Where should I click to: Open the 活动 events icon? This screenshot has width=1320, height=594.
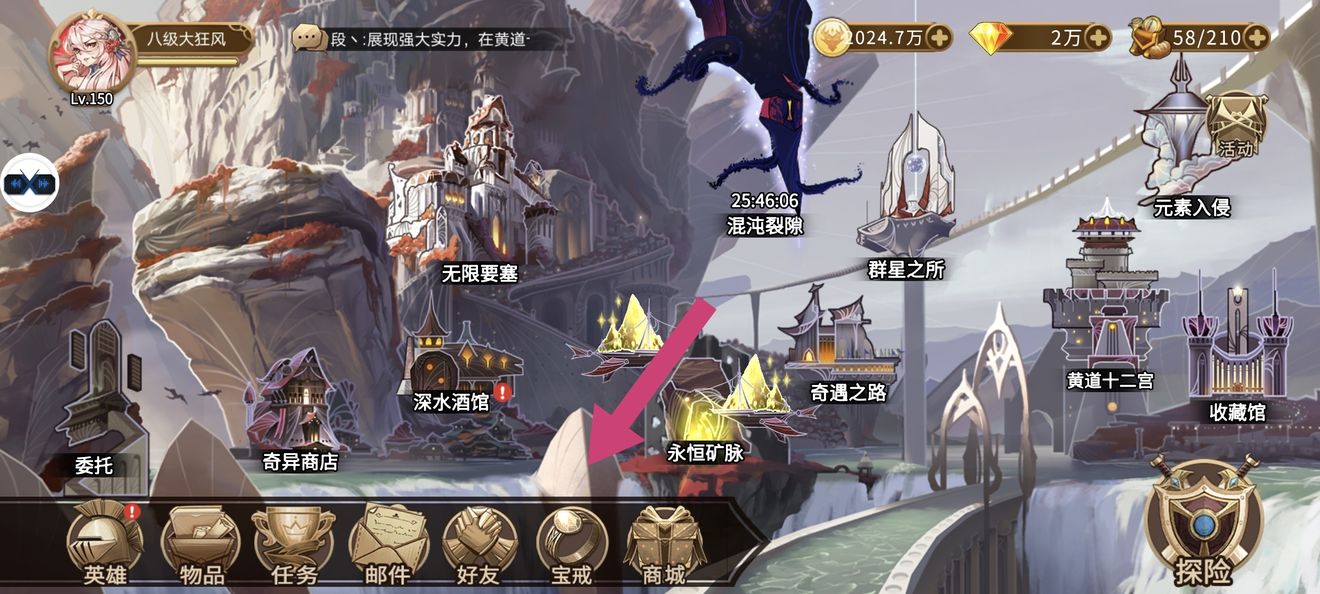1236,125
